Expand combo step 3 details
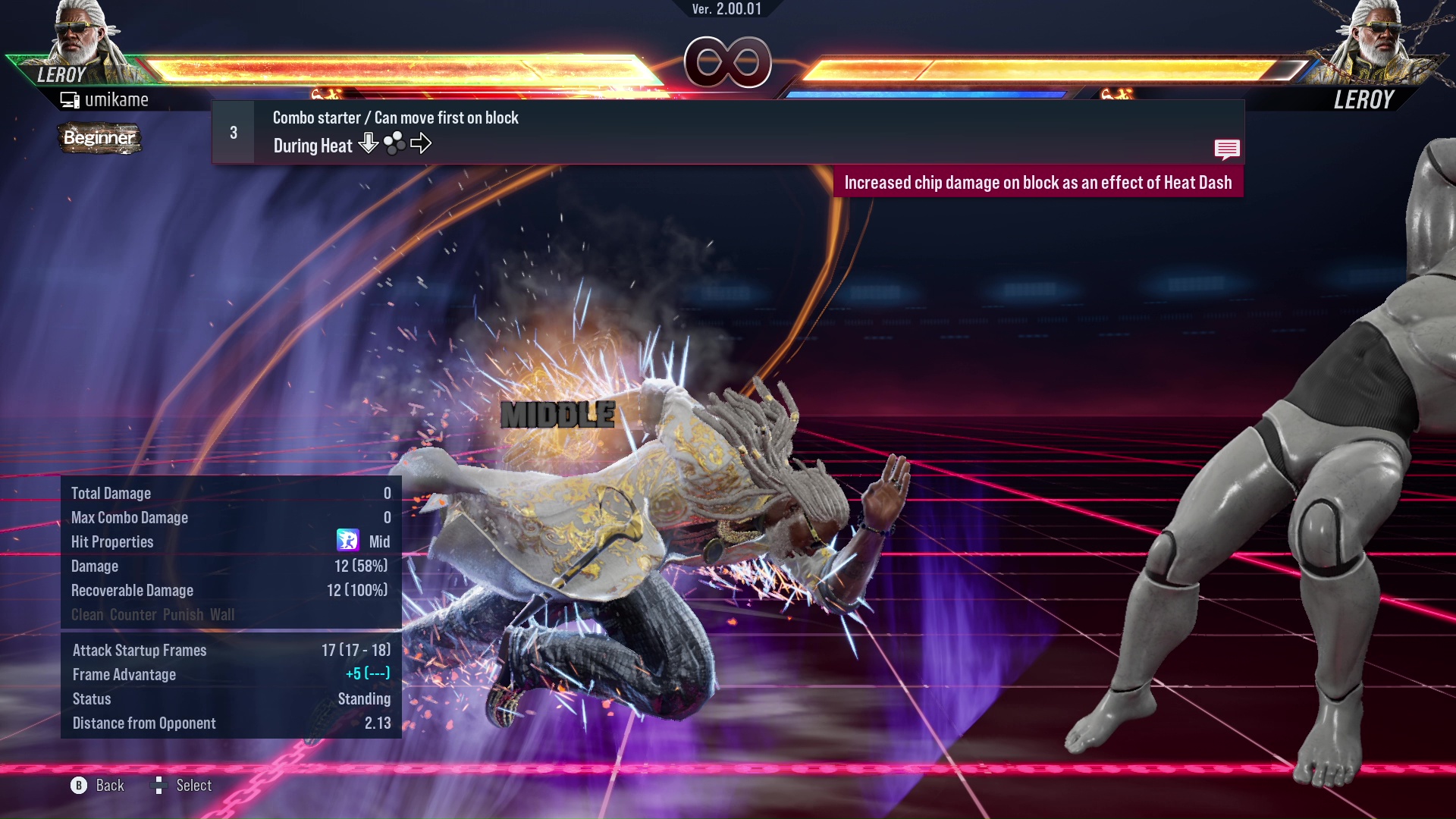1456x819 pixels. (233, 131)
